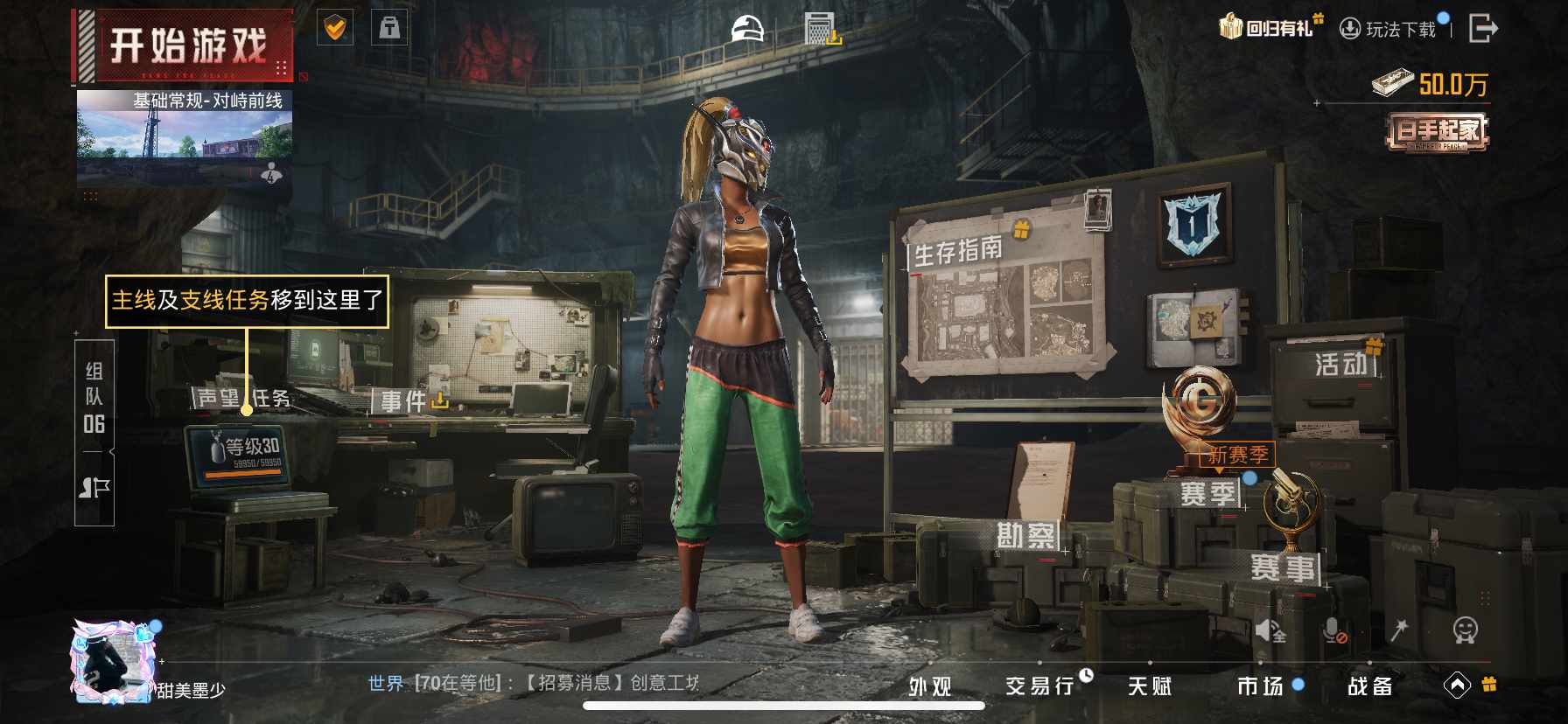Open the padlock locker icon
This screenshot has width=1568, height=724.
click(x=389, y=29)
